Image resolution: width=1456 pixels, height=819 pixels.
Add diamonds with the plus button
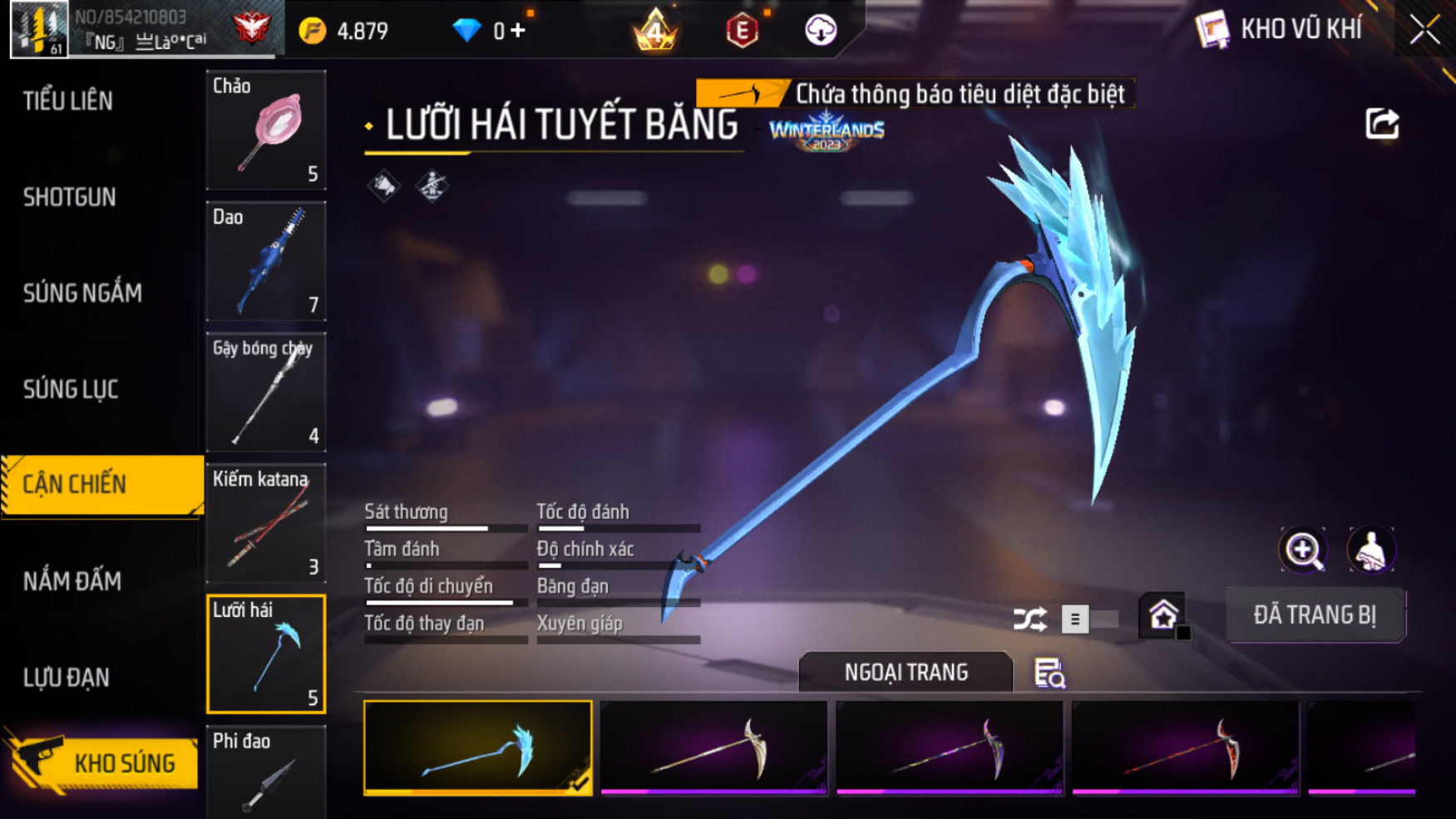[x=519, y=31]
